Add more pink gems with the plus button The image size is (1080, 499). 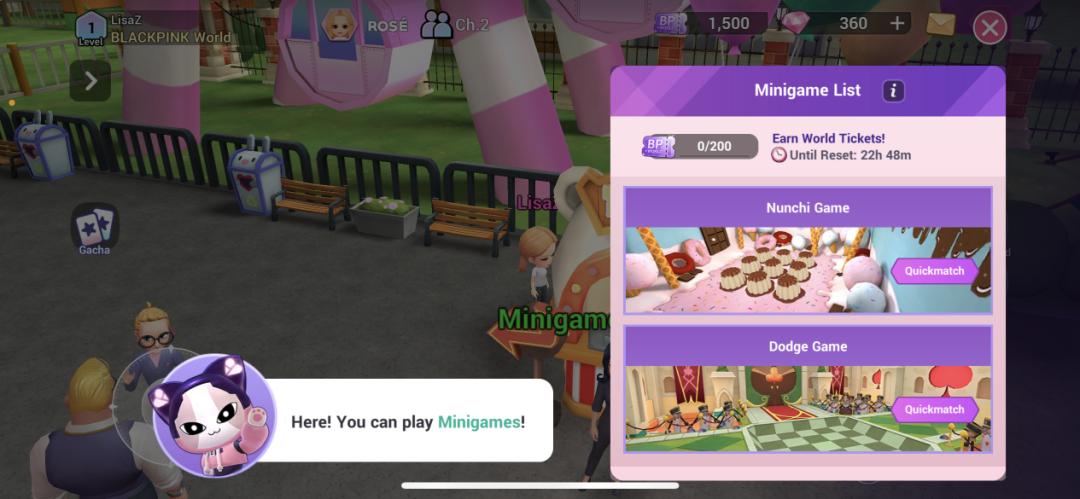897,24
